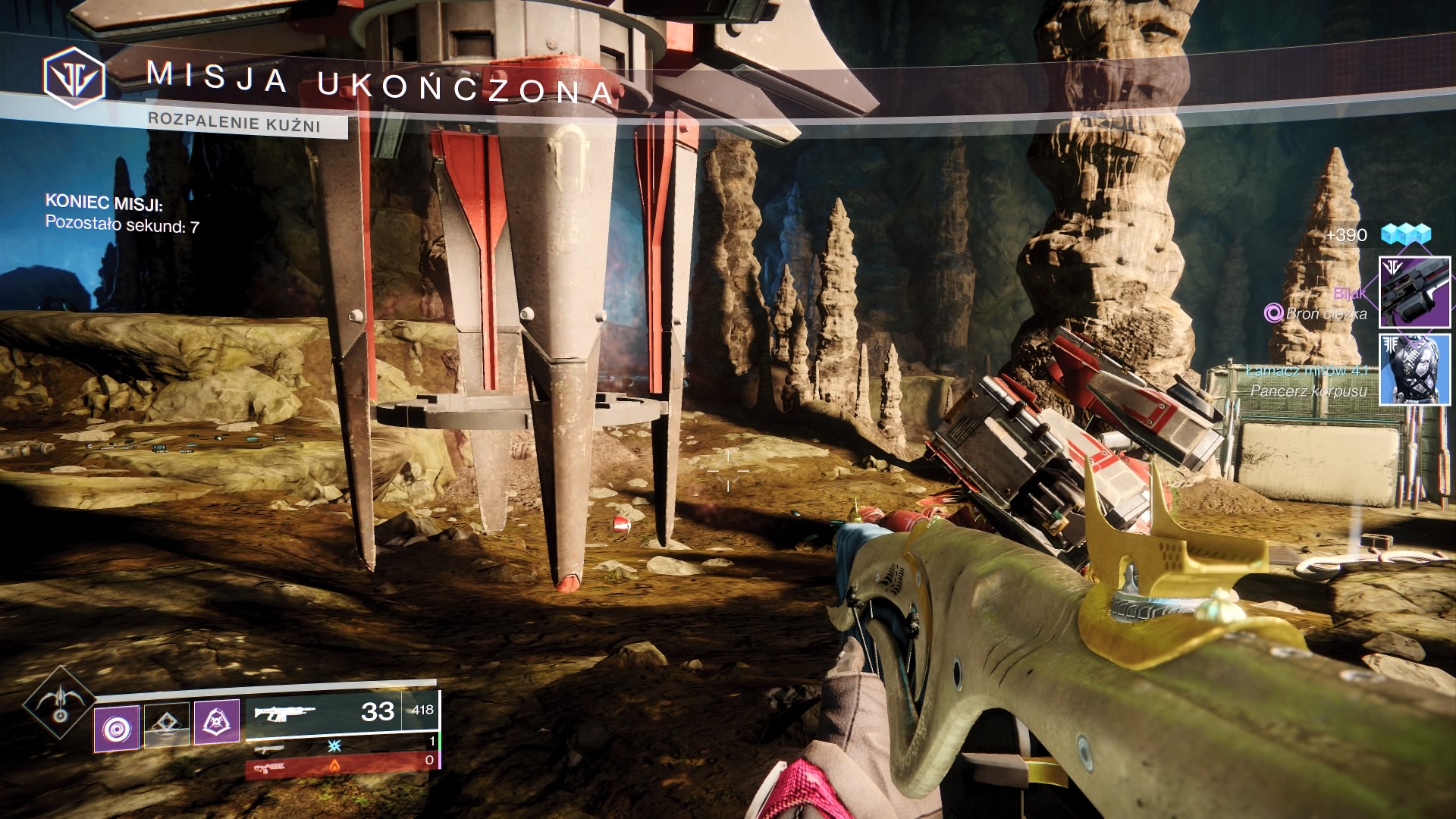Switch to the arc energy weapon slot

tap(341, 746)
